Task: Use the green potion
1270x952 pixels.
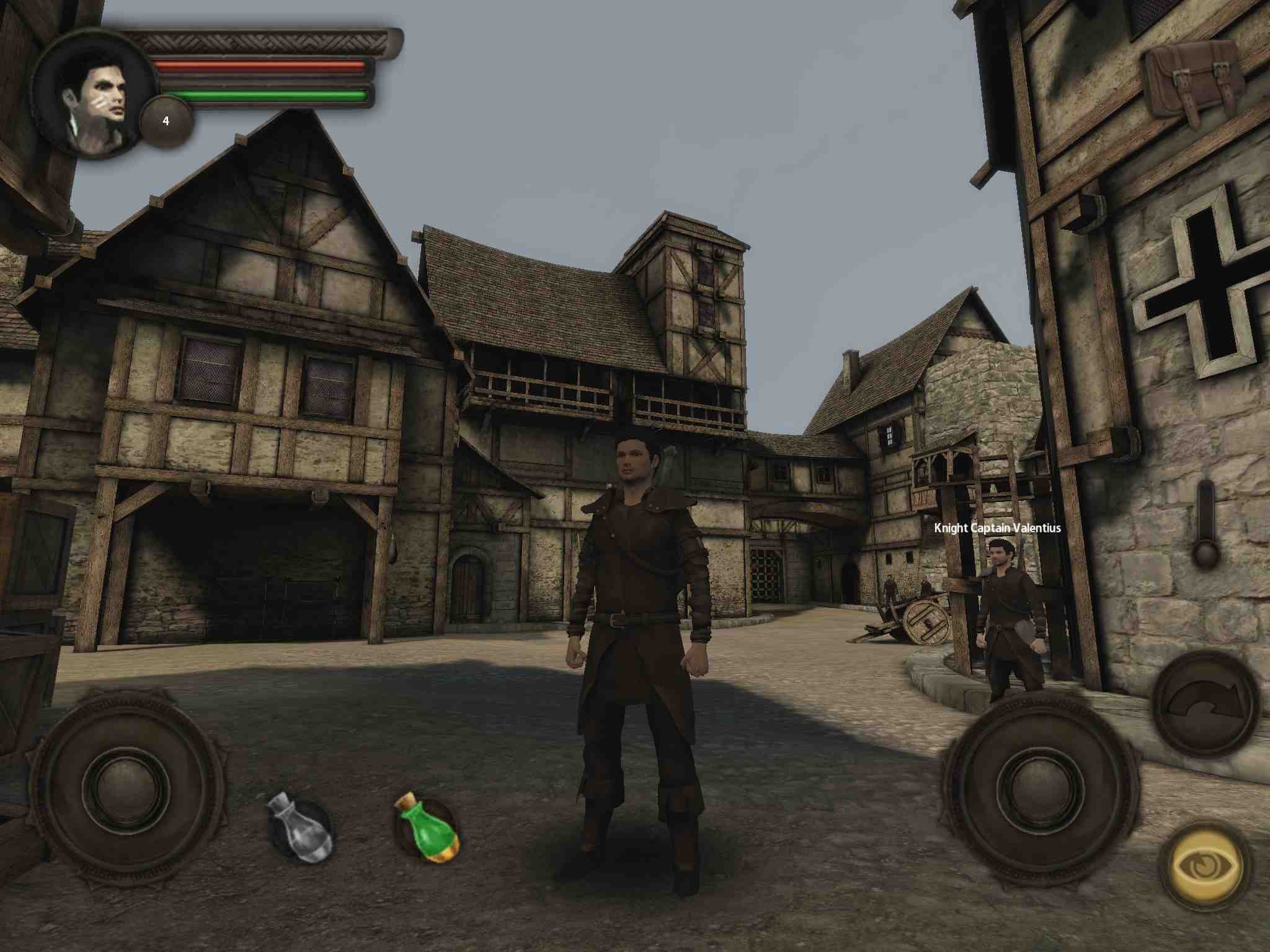Action: coord(427,827)
